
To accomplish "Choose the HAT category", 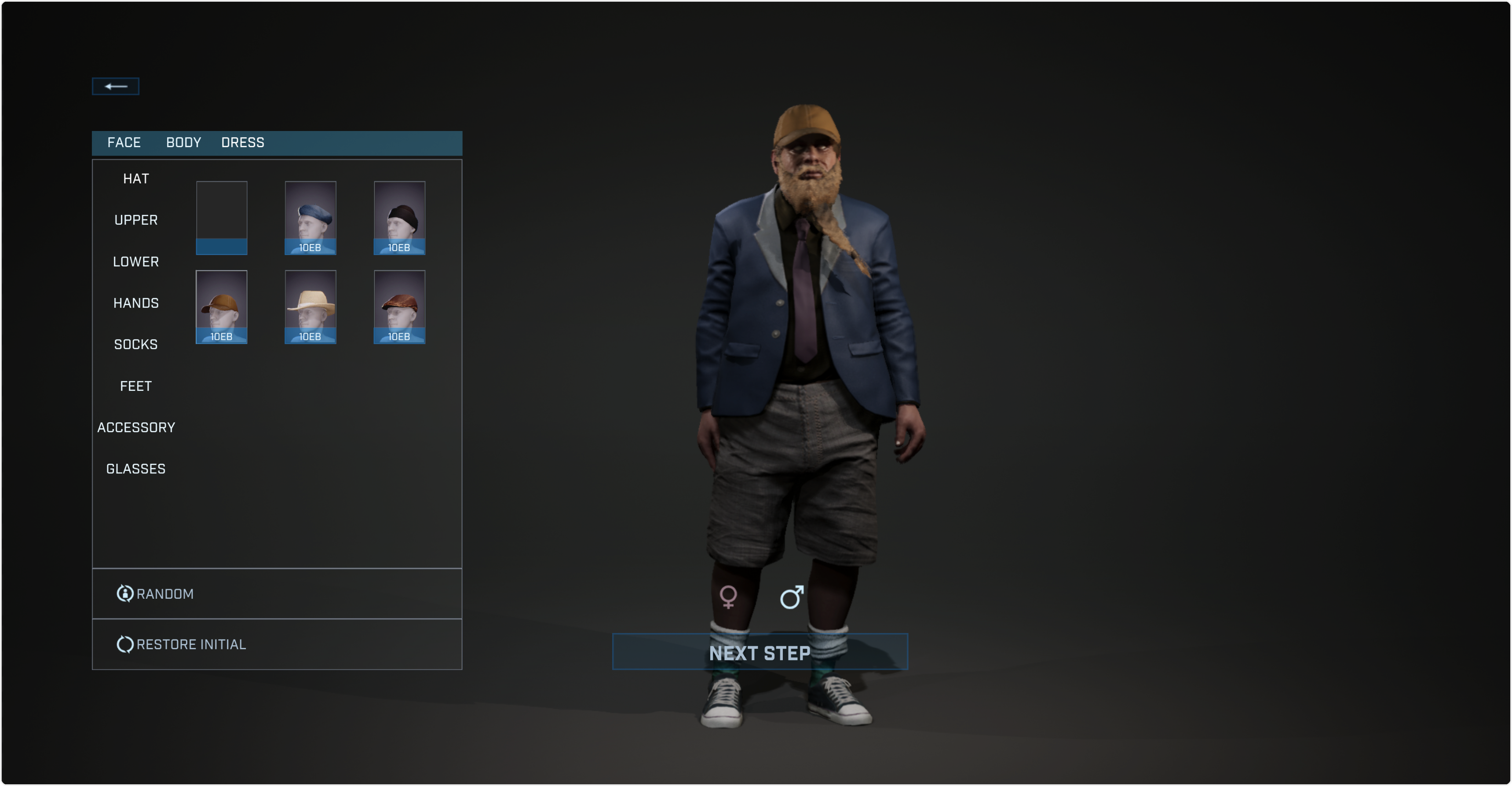I will click(x=136, y=179).
